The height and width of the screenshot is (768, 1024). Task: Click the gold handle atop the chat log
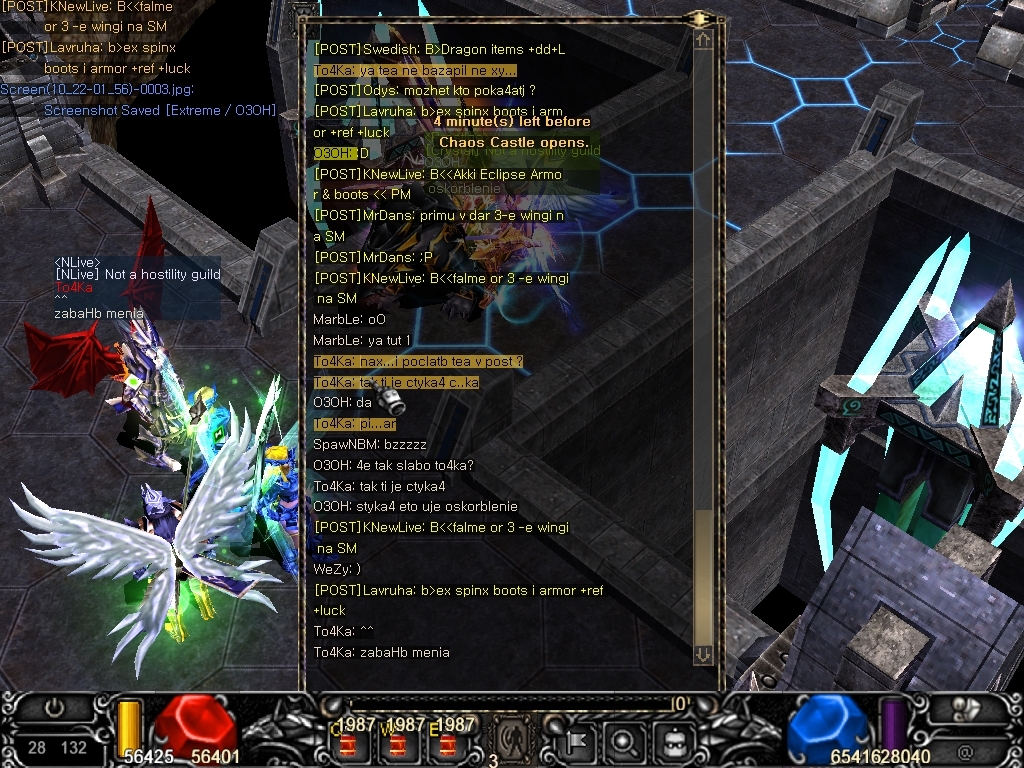point(697,18)
